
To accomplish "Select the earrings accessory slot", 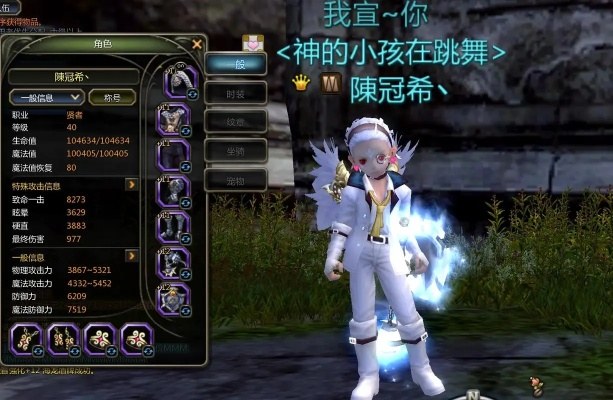I will pyautogui.click(x=61, y=339).
